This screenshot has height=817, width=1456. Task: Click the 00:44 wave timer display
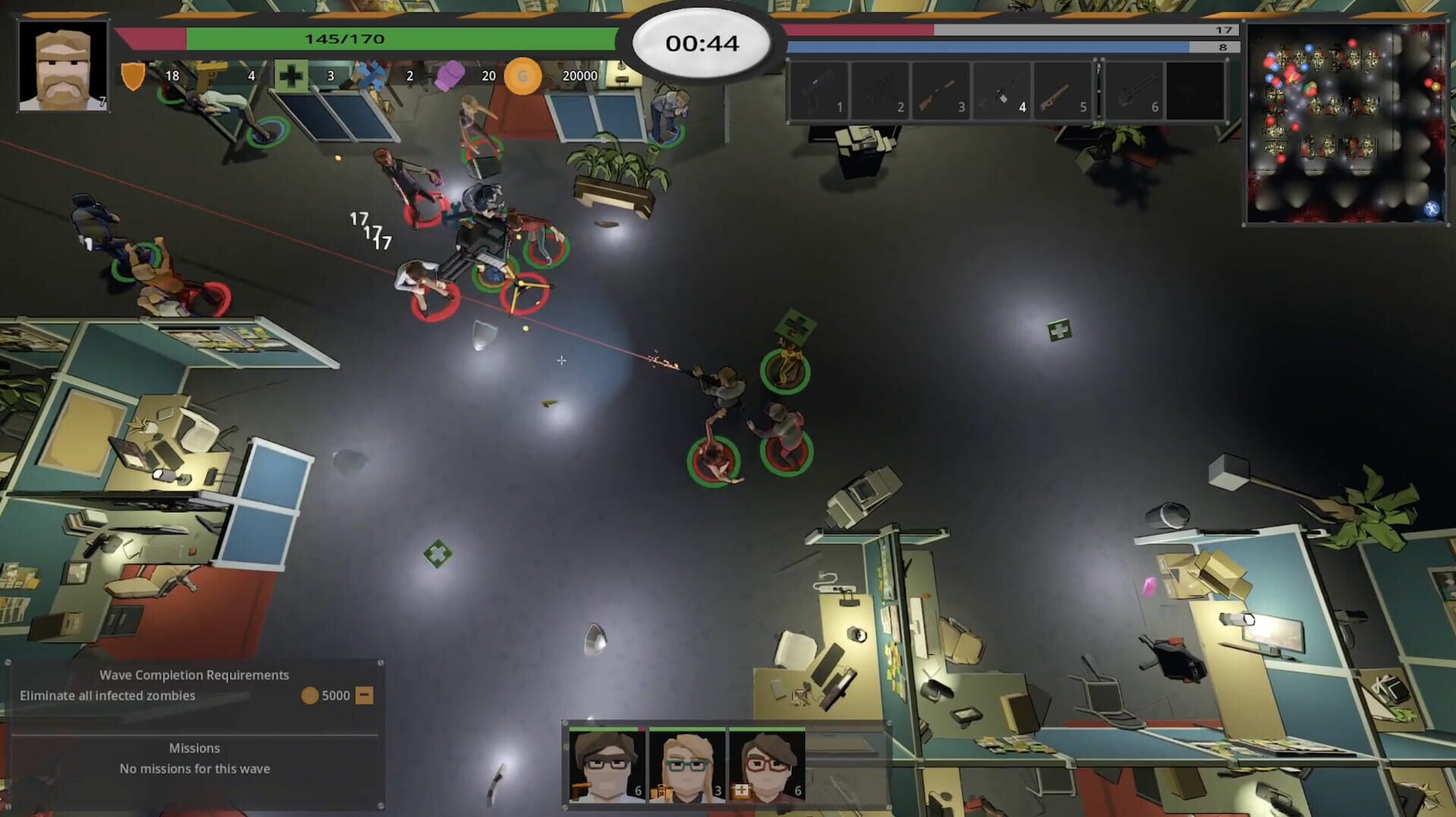pyautogui.click(x=703, y=43)
